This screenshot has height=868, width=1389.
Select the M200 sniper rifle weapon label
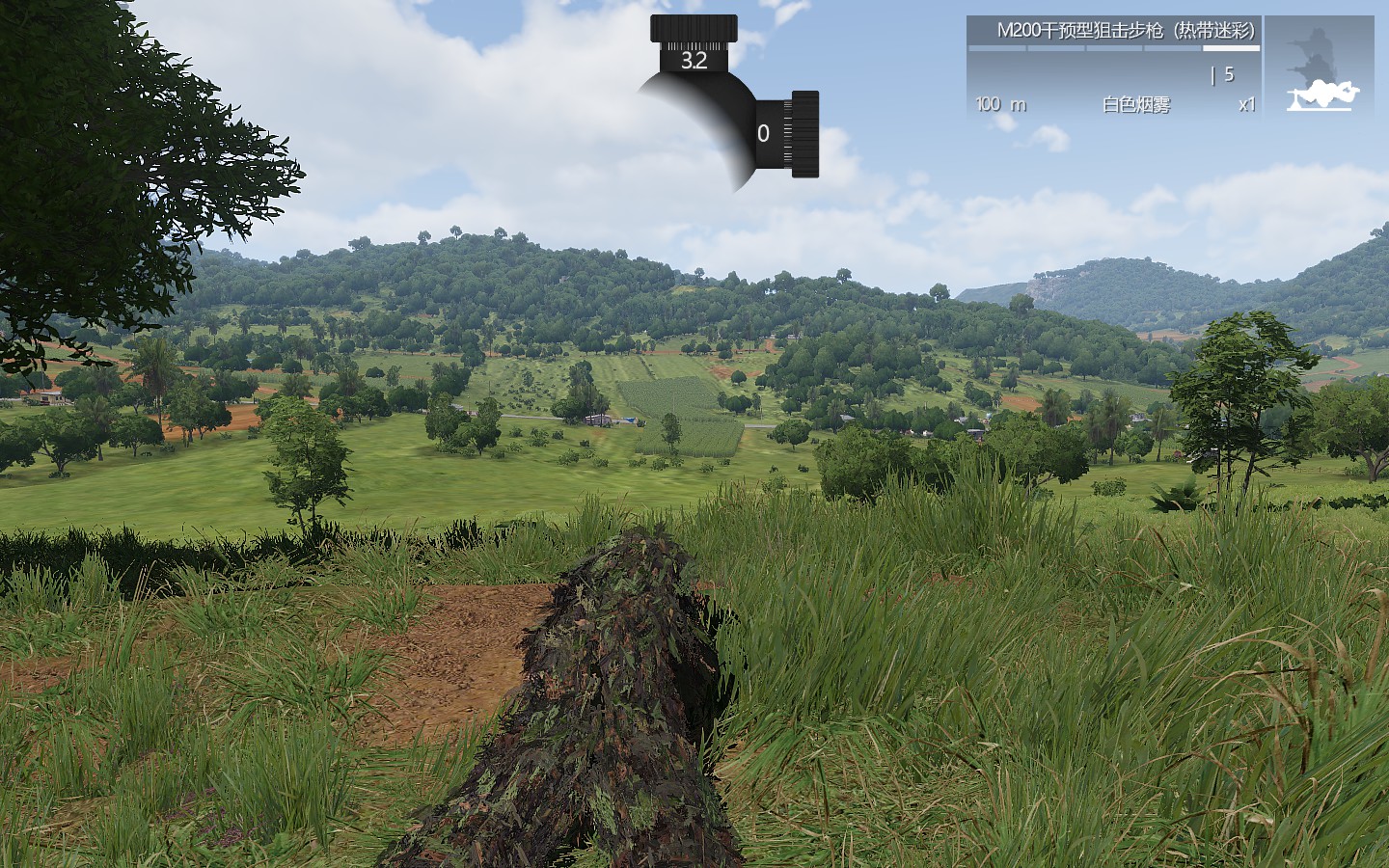tap(1125, 31)
